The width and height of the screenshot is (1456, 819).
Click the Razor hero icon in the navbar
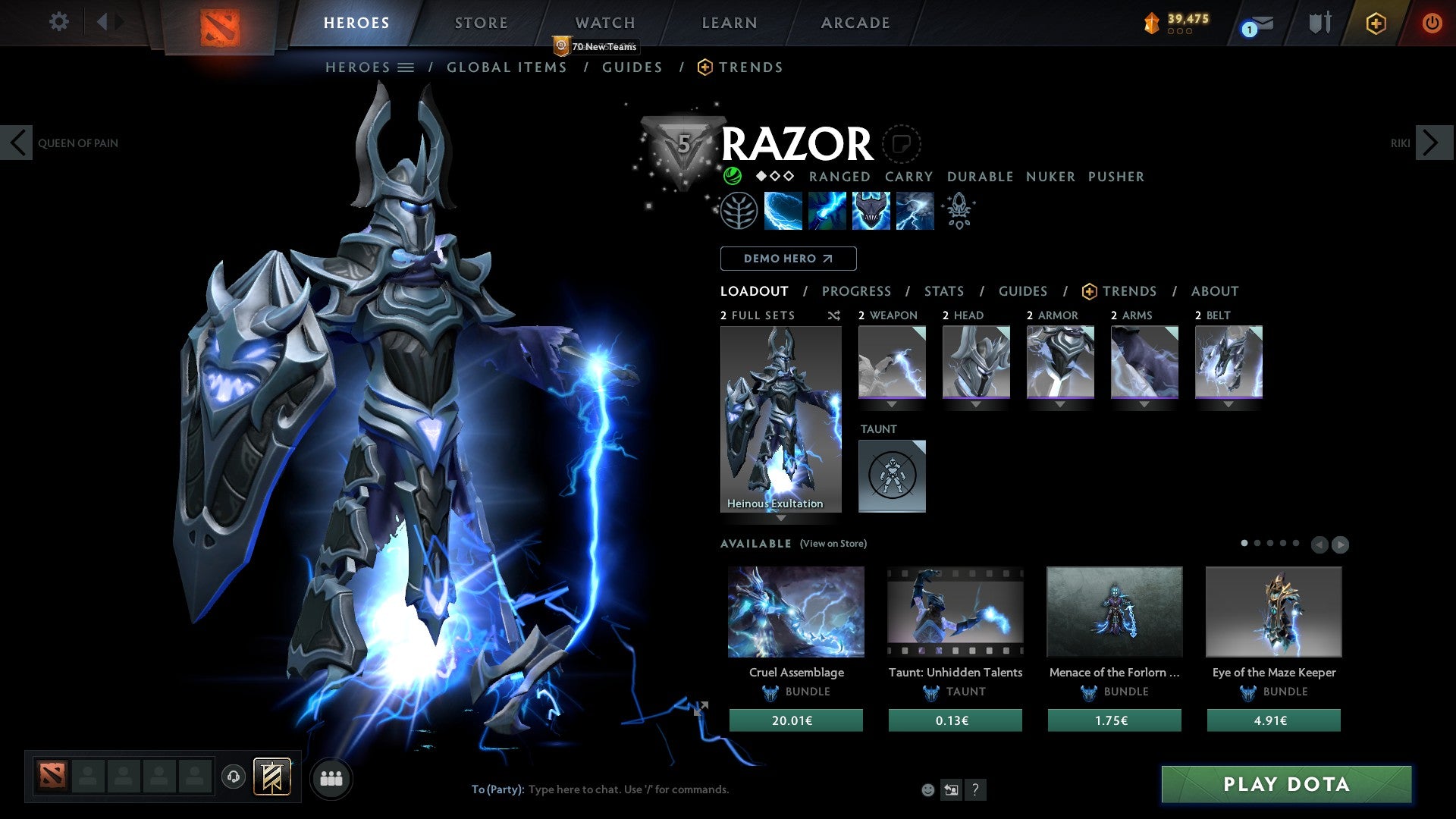220,21
